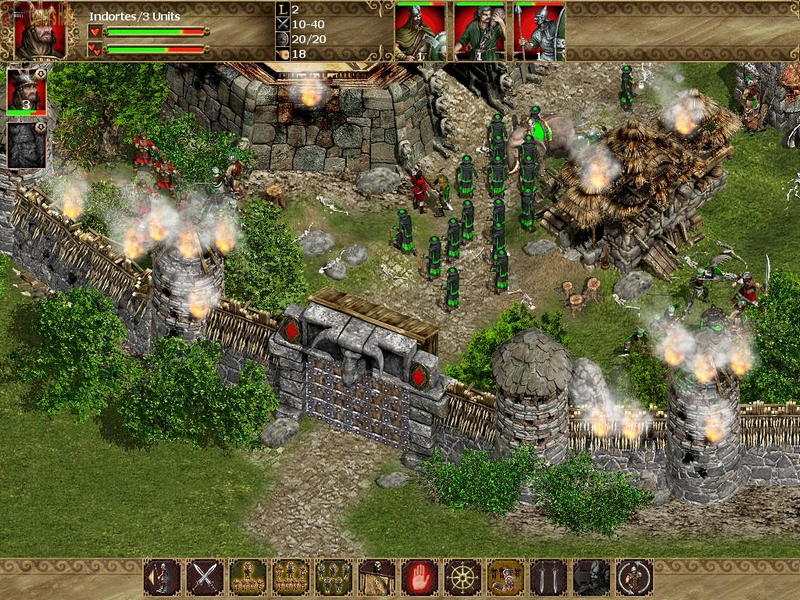
Task: Issue the red hand stop command
Action: pyautogui.click(x=420, y=577)
